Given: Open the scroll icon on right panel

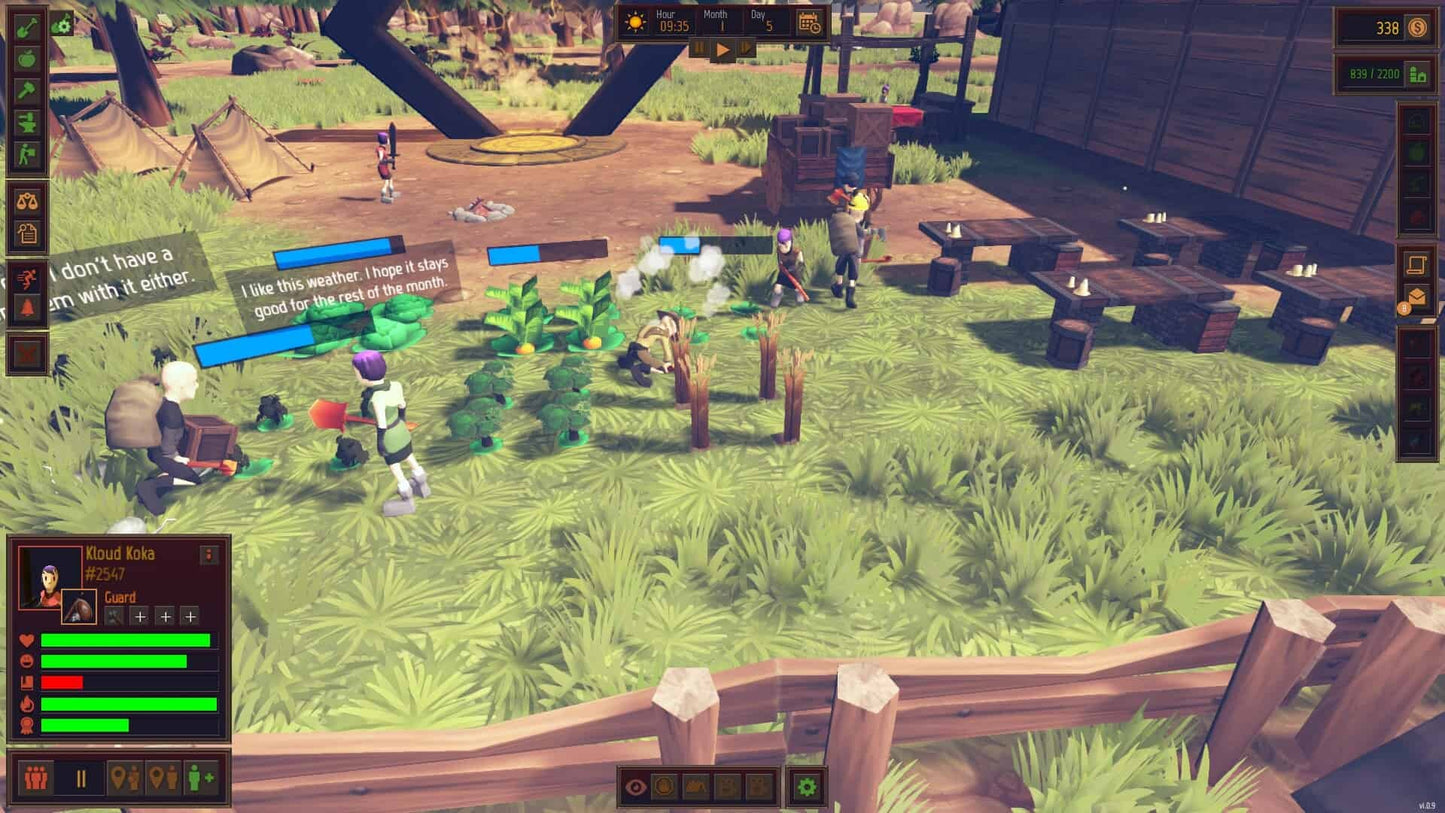Looking at the screenshot, I should (x=1417, y=264).
